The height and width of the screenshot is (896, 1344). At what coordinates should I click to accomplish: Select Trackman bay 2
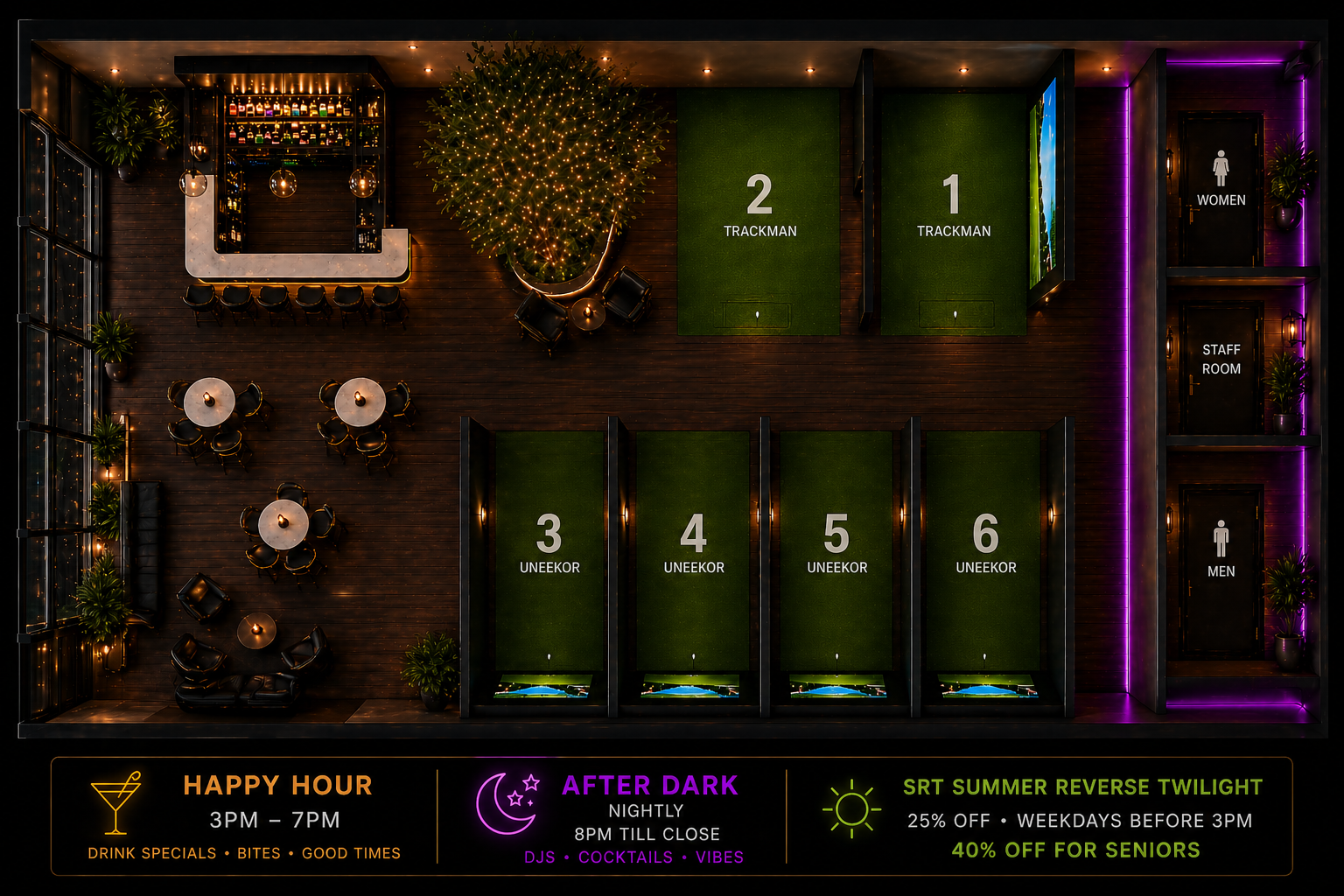click(759, 210)
